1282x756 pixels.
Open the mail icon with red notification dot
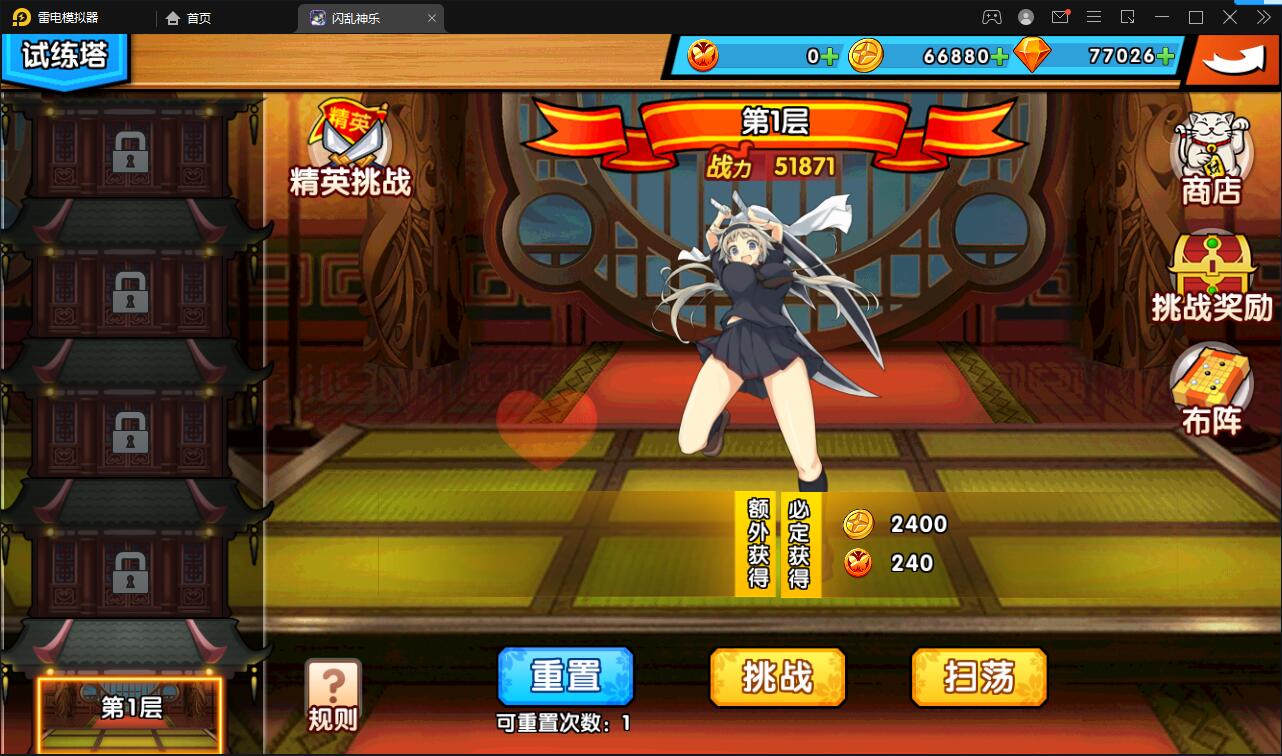click(1060, 17)
